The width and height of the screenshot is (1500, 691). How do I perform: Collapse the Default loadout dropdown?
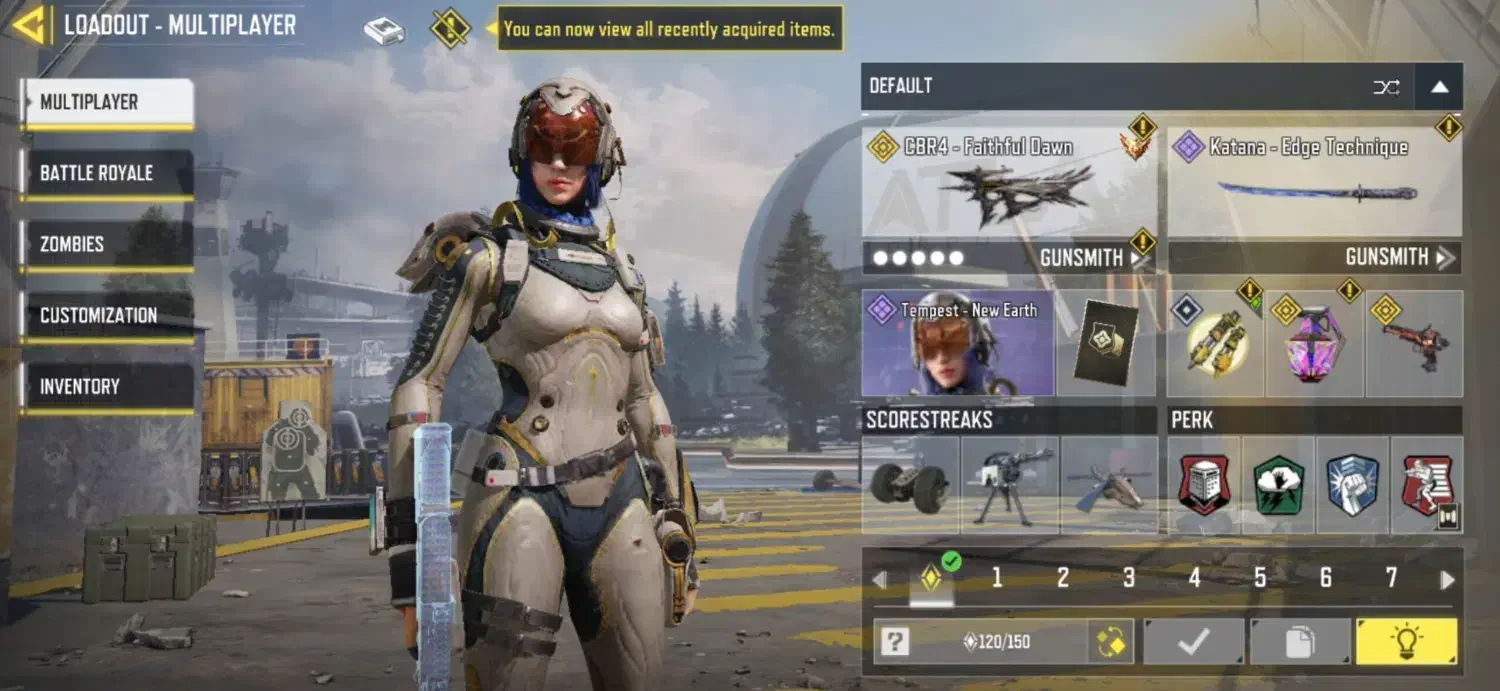click(x=1439, y=87)
